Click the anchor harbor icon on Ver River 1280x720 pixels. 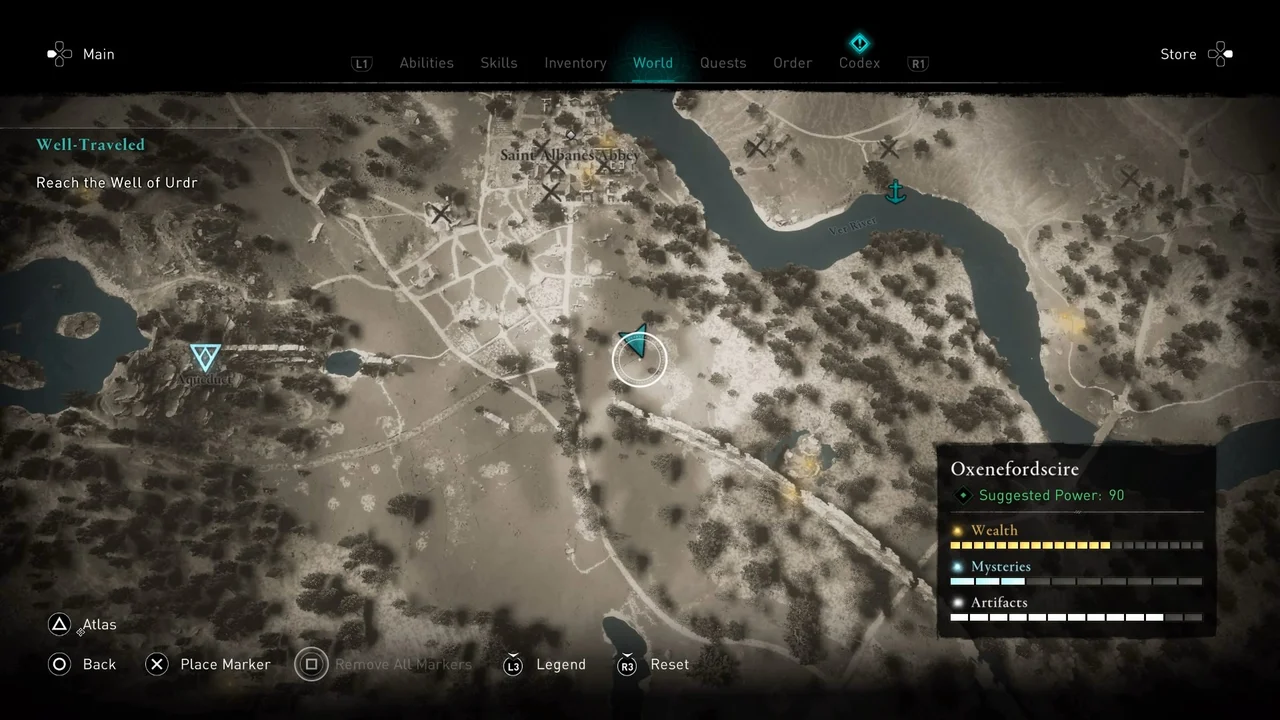[895, 192]
